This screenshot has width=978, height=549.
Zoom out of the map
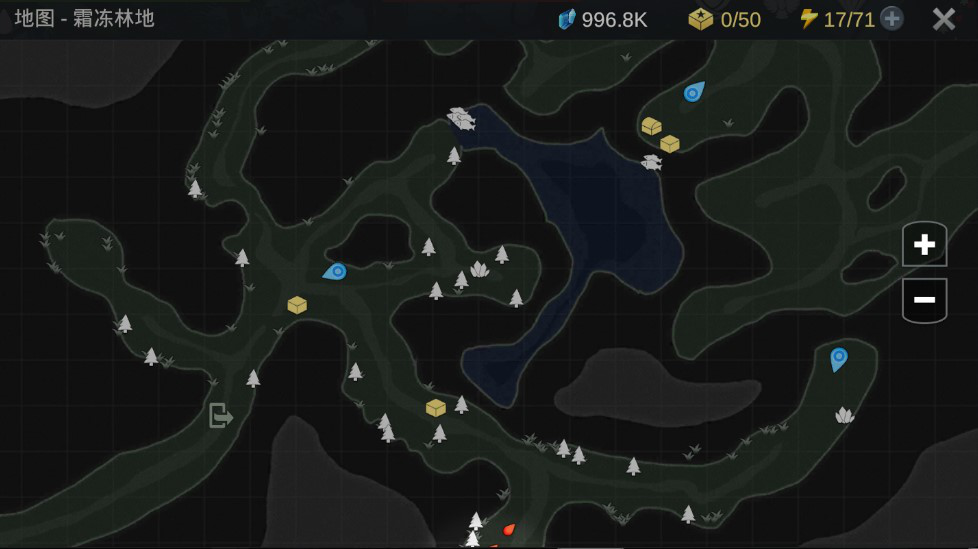924,300
